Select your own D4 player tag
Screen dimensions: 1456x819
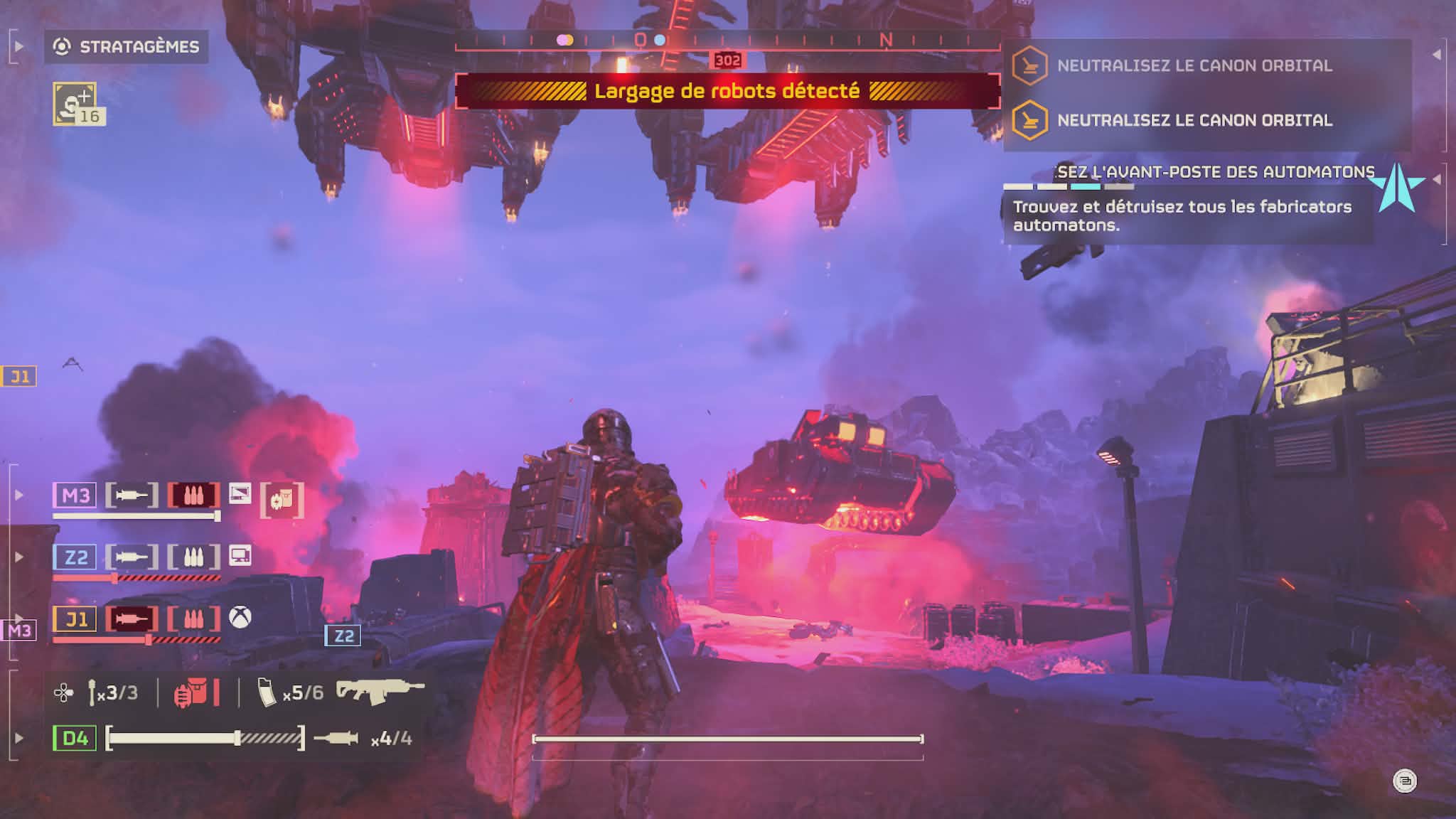75,738
